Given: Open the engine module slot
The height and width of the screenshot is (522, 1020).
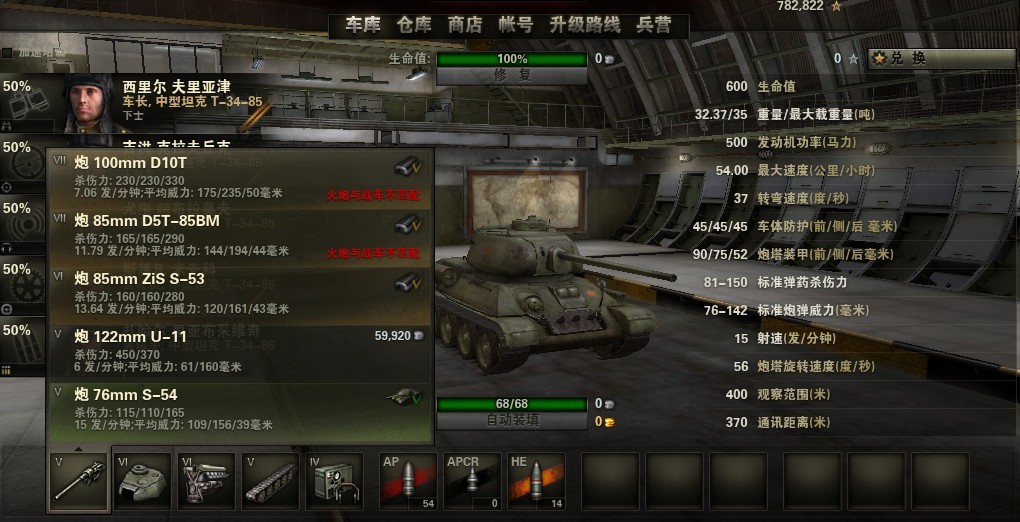Looking at the screenshot, I should pyautogui.click(x=206, y=481).
